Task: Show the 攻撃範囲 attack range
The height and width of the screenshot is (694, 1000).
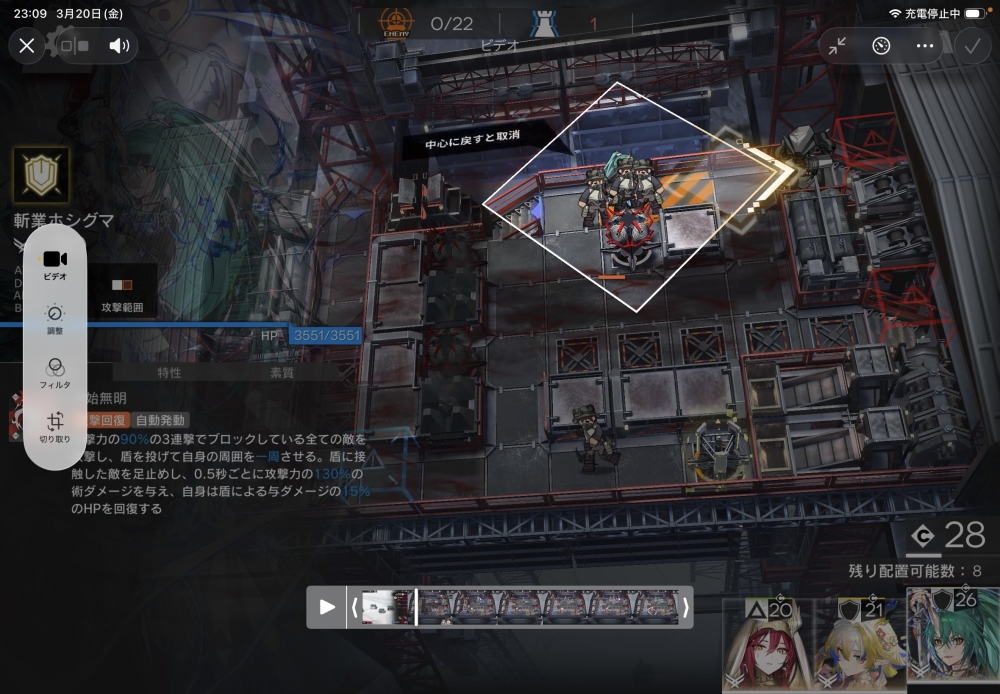Action: coord(122,293)
